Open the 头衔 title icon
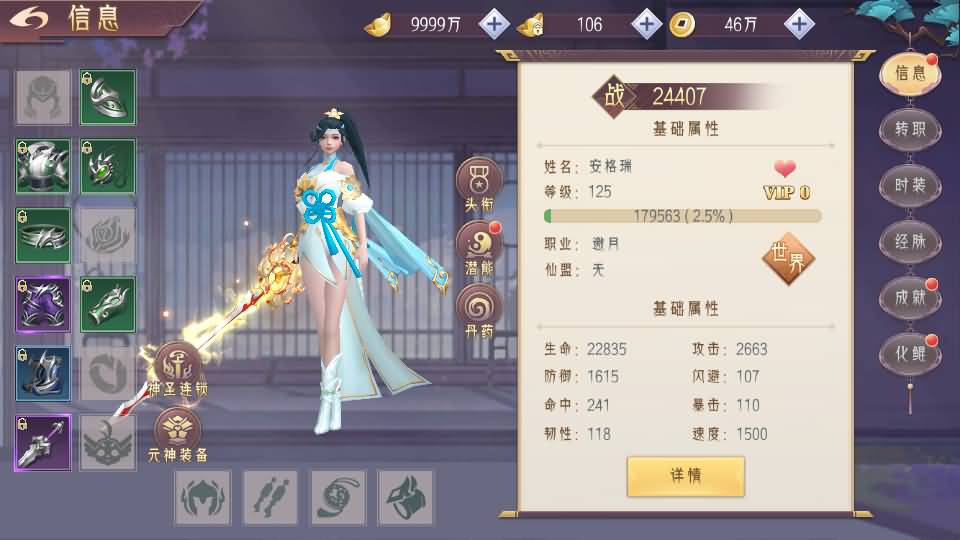This screenshot has height=540, width=960. point(479,184)
